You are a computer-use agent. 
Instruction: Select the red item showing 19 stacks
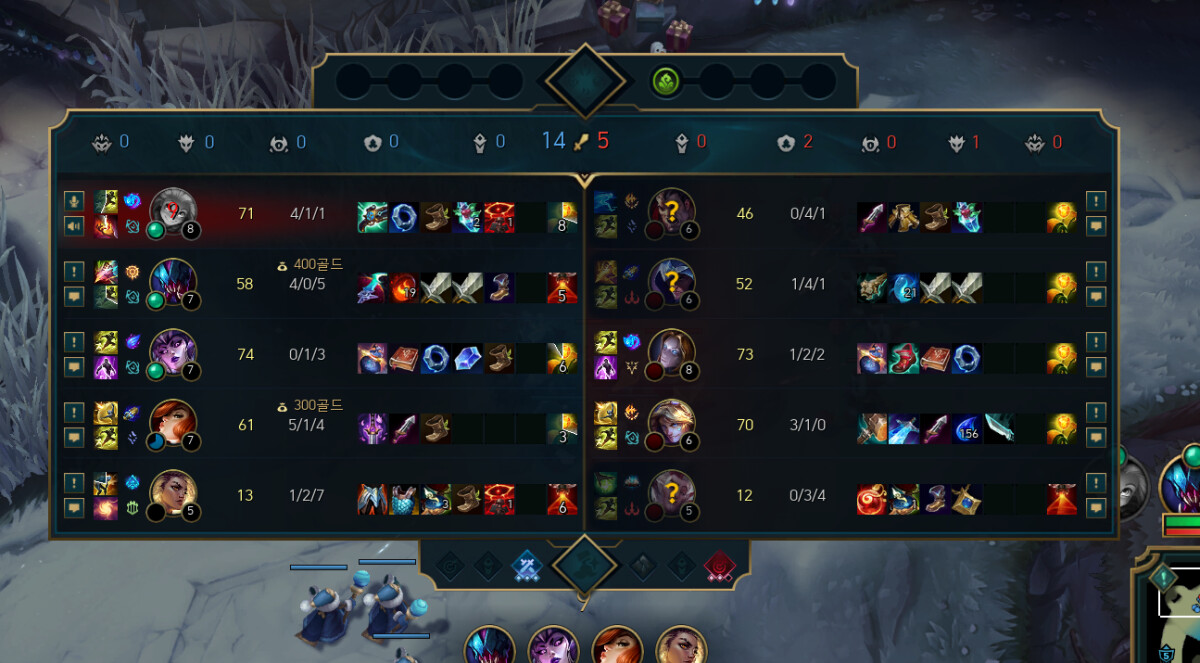click(404, 288)
